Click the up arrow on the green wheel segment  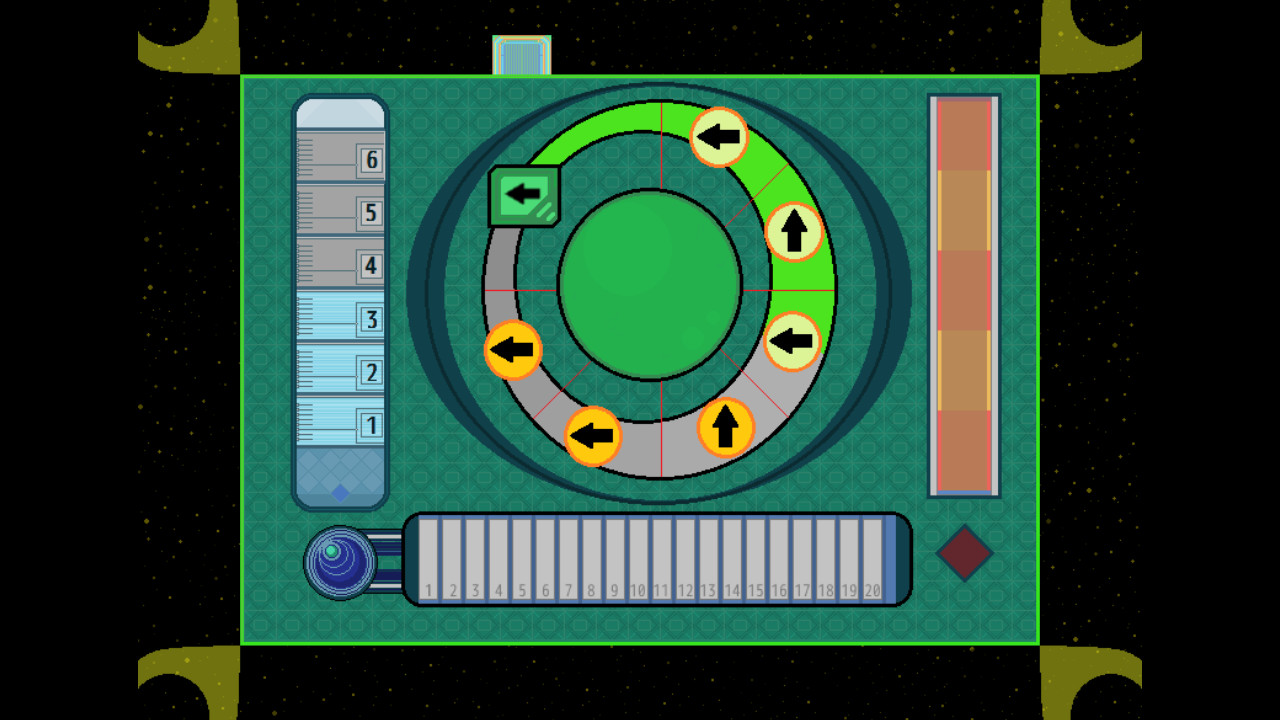tap(793, 232)
